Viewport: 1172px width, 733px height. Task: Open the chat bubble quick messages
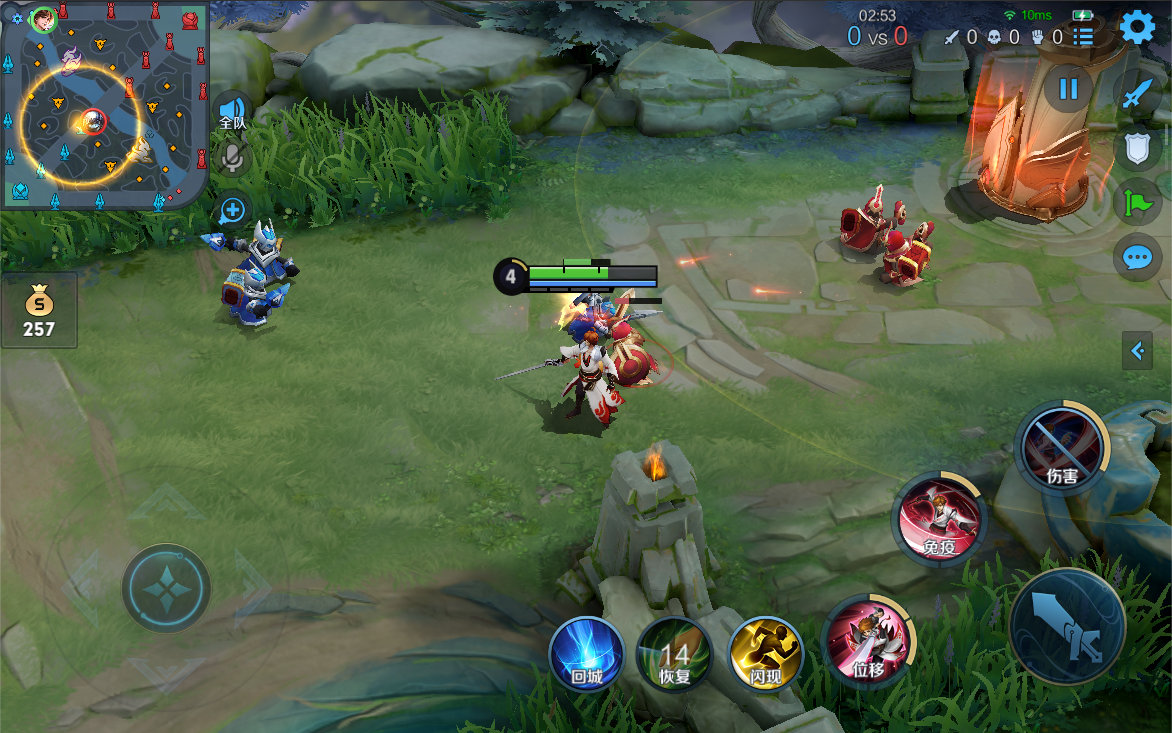coord(1137,257)
